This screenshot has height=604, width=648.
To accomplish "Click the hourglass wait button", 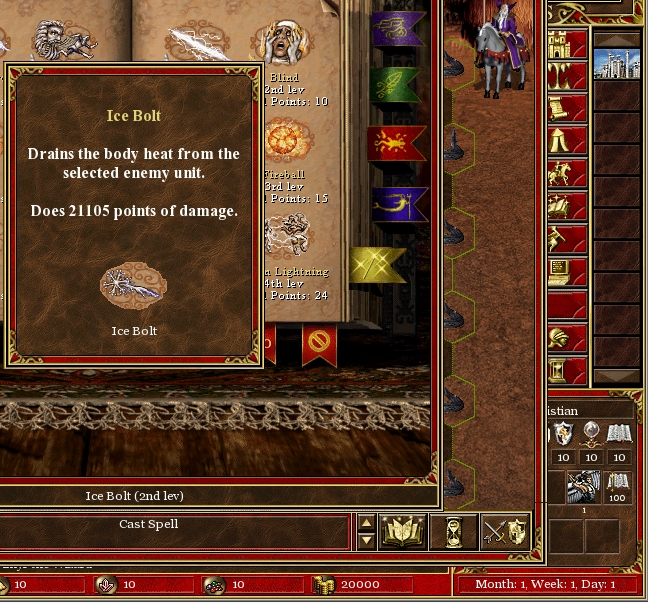I will [453, 531].
